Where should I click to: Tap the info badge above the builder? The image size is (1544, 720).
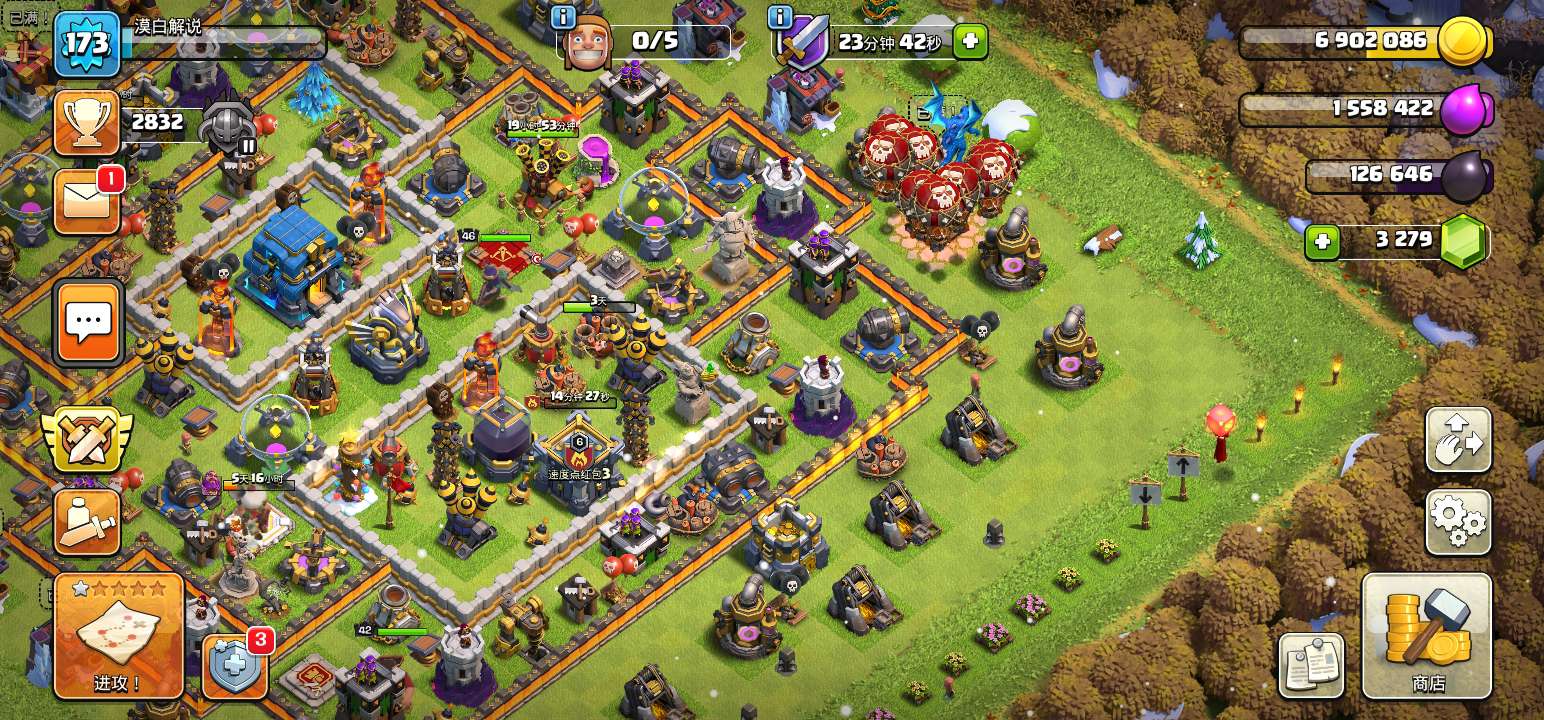pos(563,17)
